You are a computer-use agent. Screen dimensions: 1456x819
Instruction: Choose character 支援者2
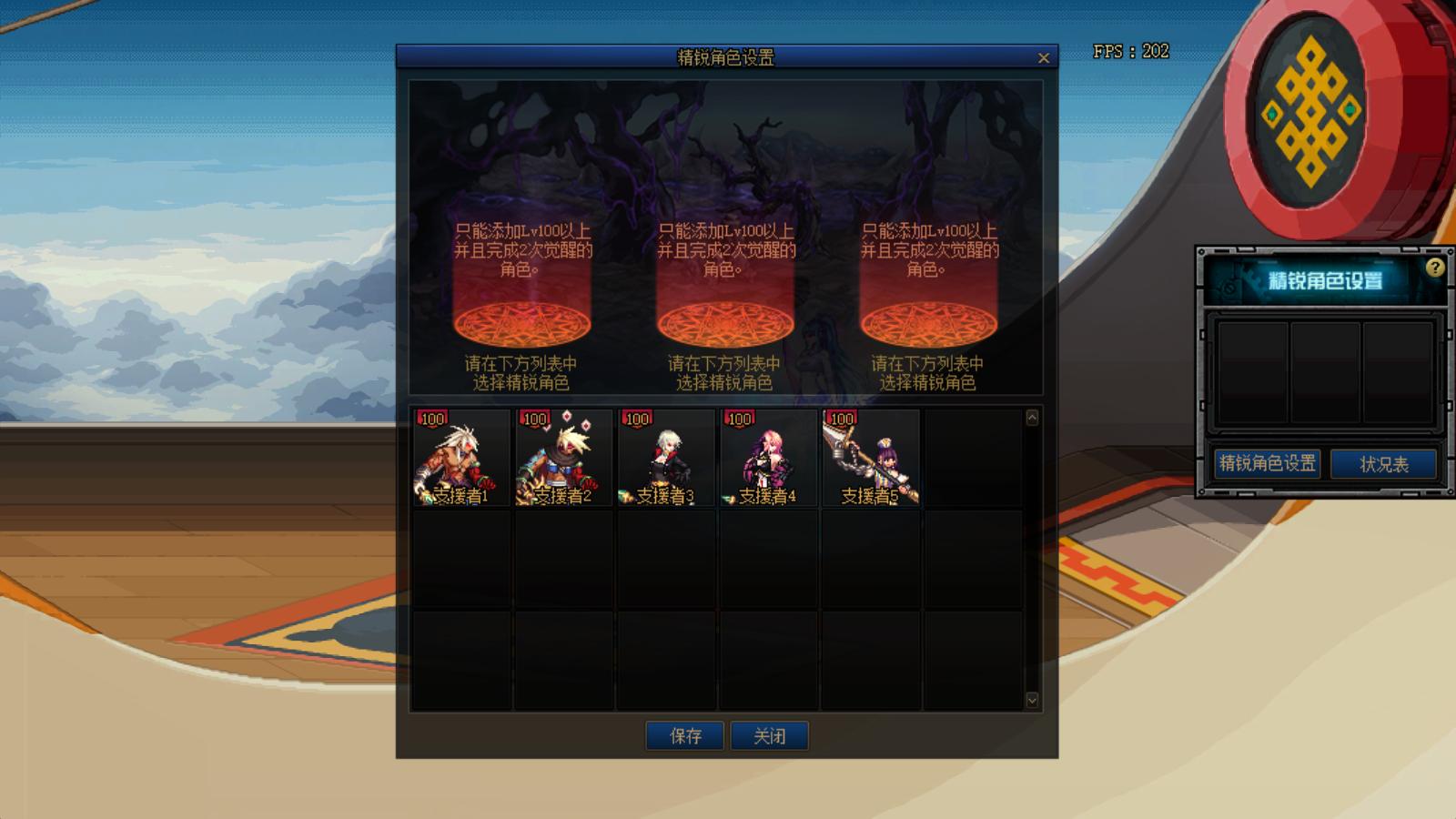[563, 458]
